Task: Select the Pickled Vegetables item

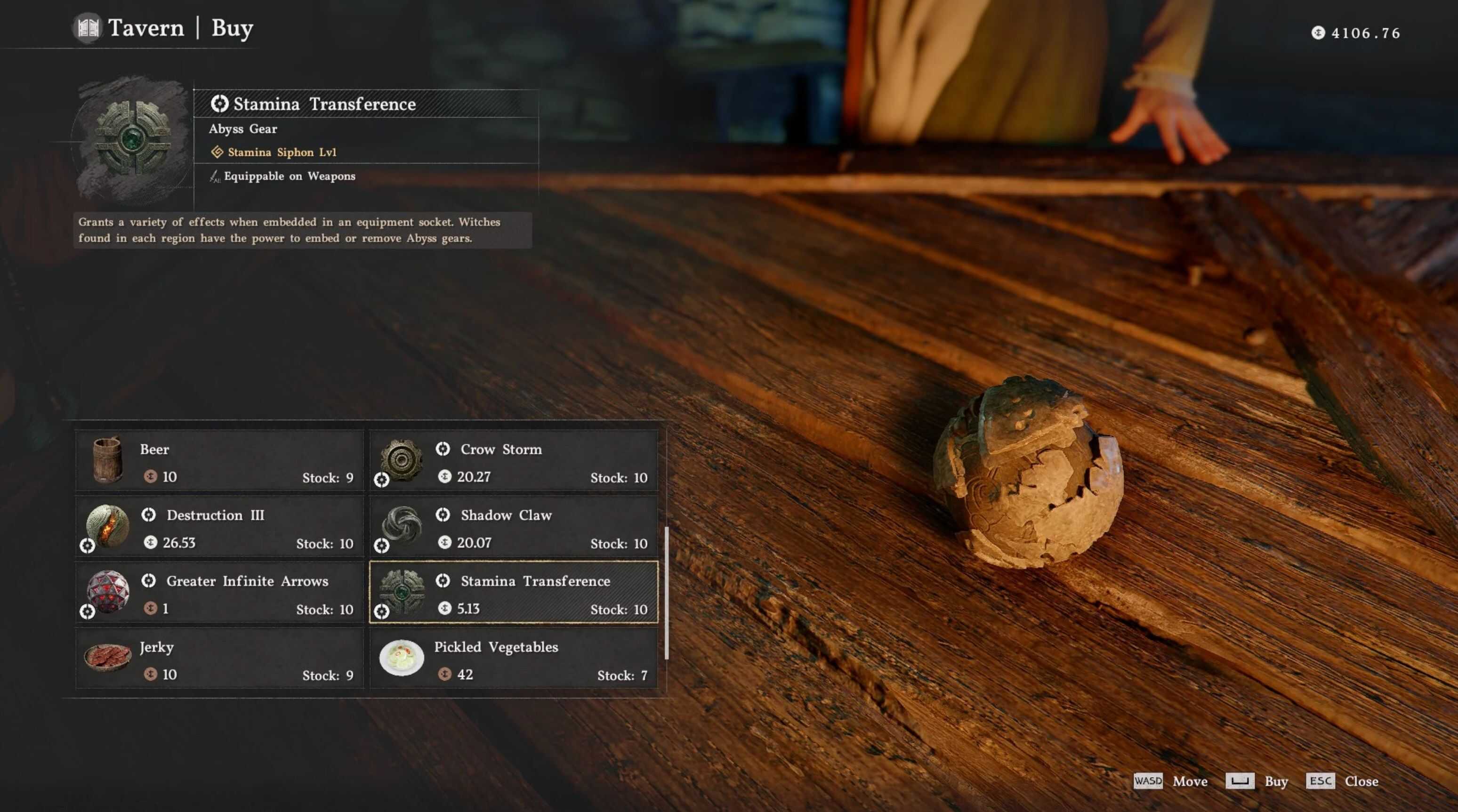Action: click(513, 659)
